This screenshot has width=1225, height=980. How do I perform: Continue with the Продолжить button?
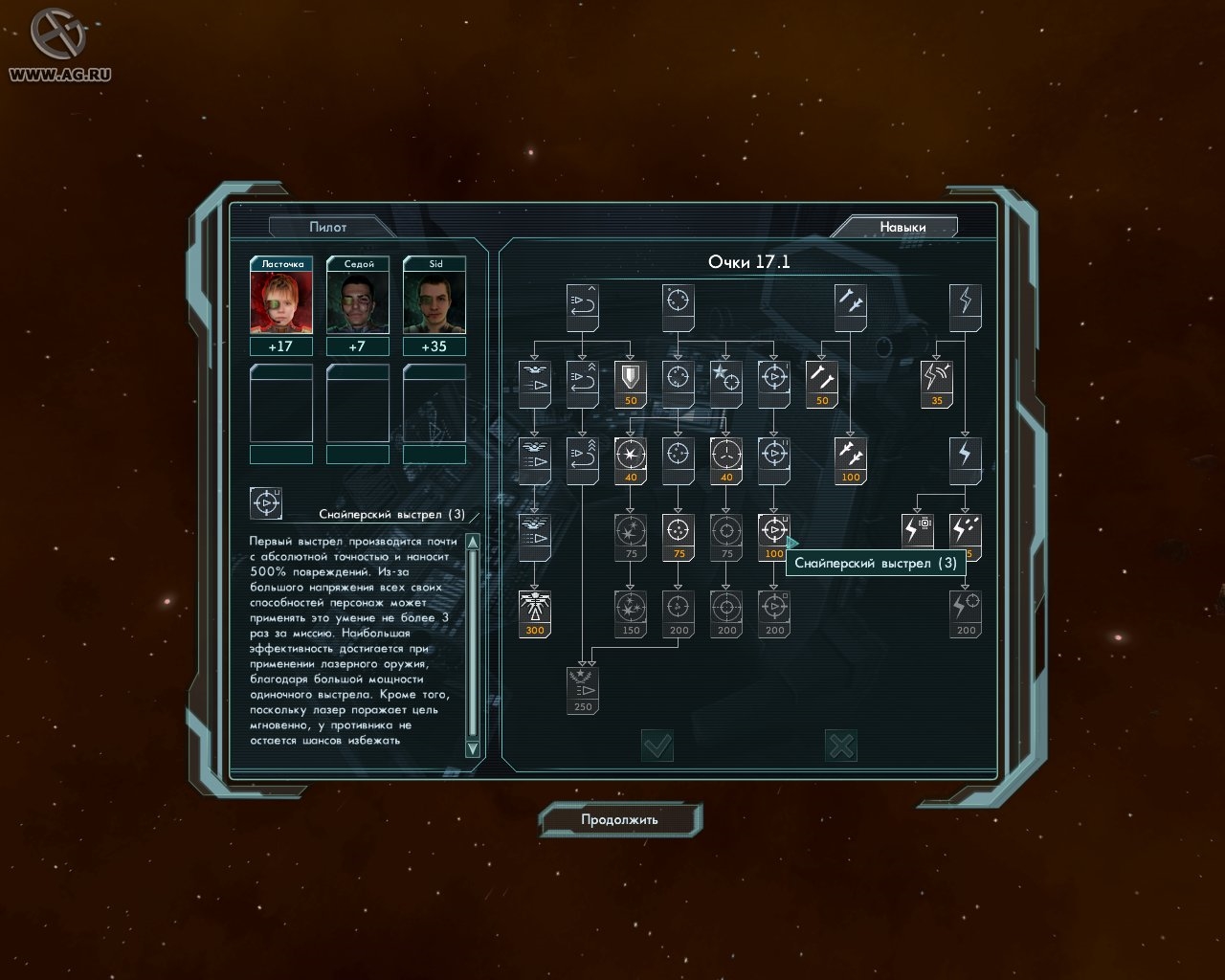(x=620, y=819)
